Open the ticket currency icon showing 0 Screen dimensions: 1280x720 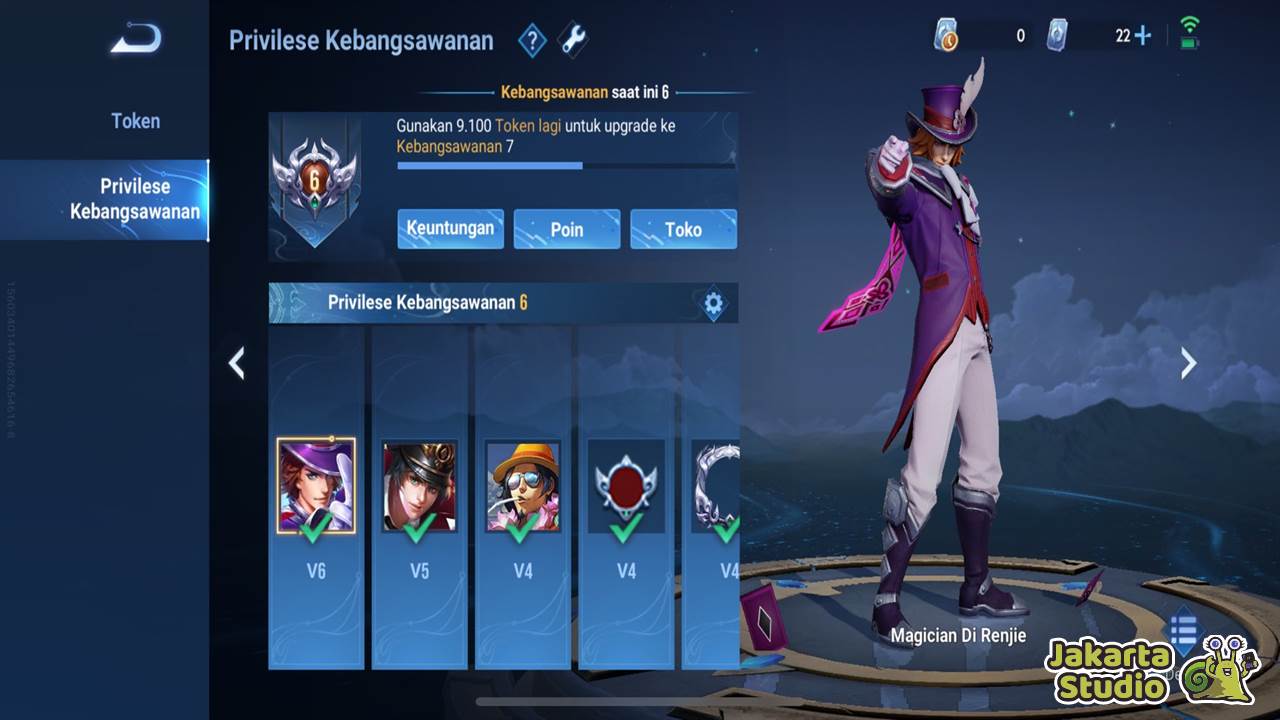point(944,32)
